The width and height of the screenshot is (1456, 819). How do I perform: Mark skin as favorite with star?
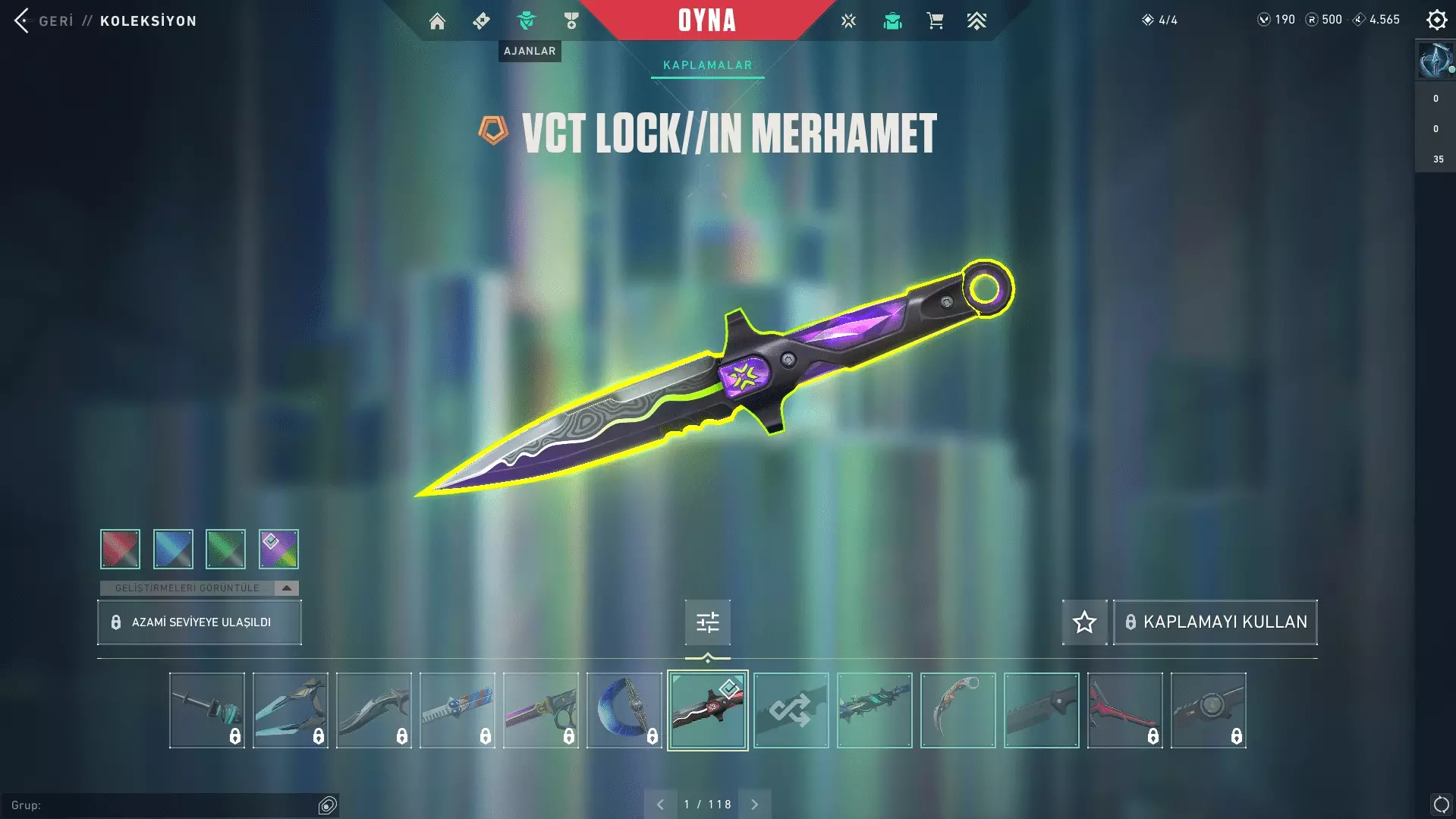[1084, 622]
